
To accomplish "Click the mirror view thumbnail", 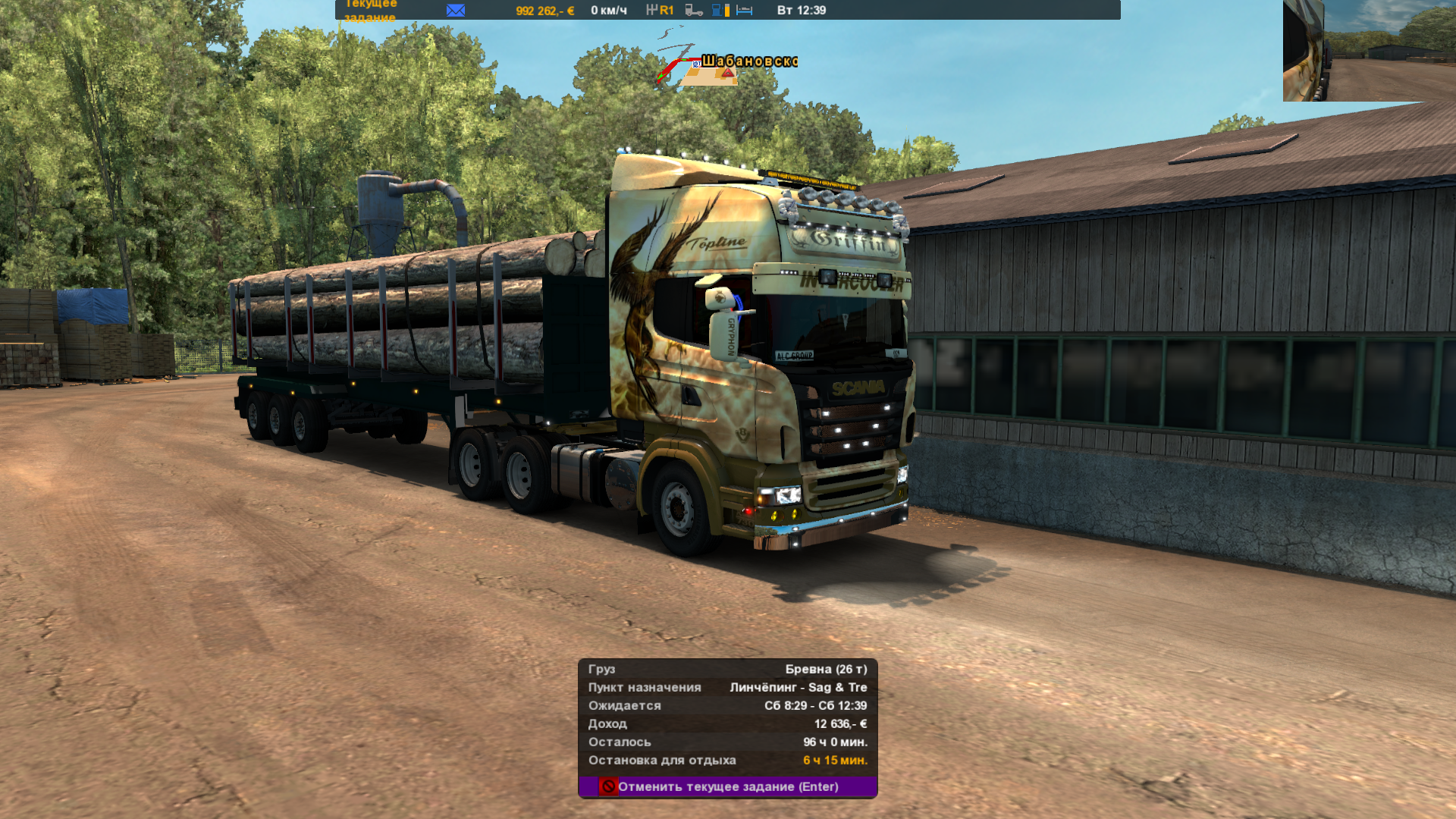I will click(1368, 50).
